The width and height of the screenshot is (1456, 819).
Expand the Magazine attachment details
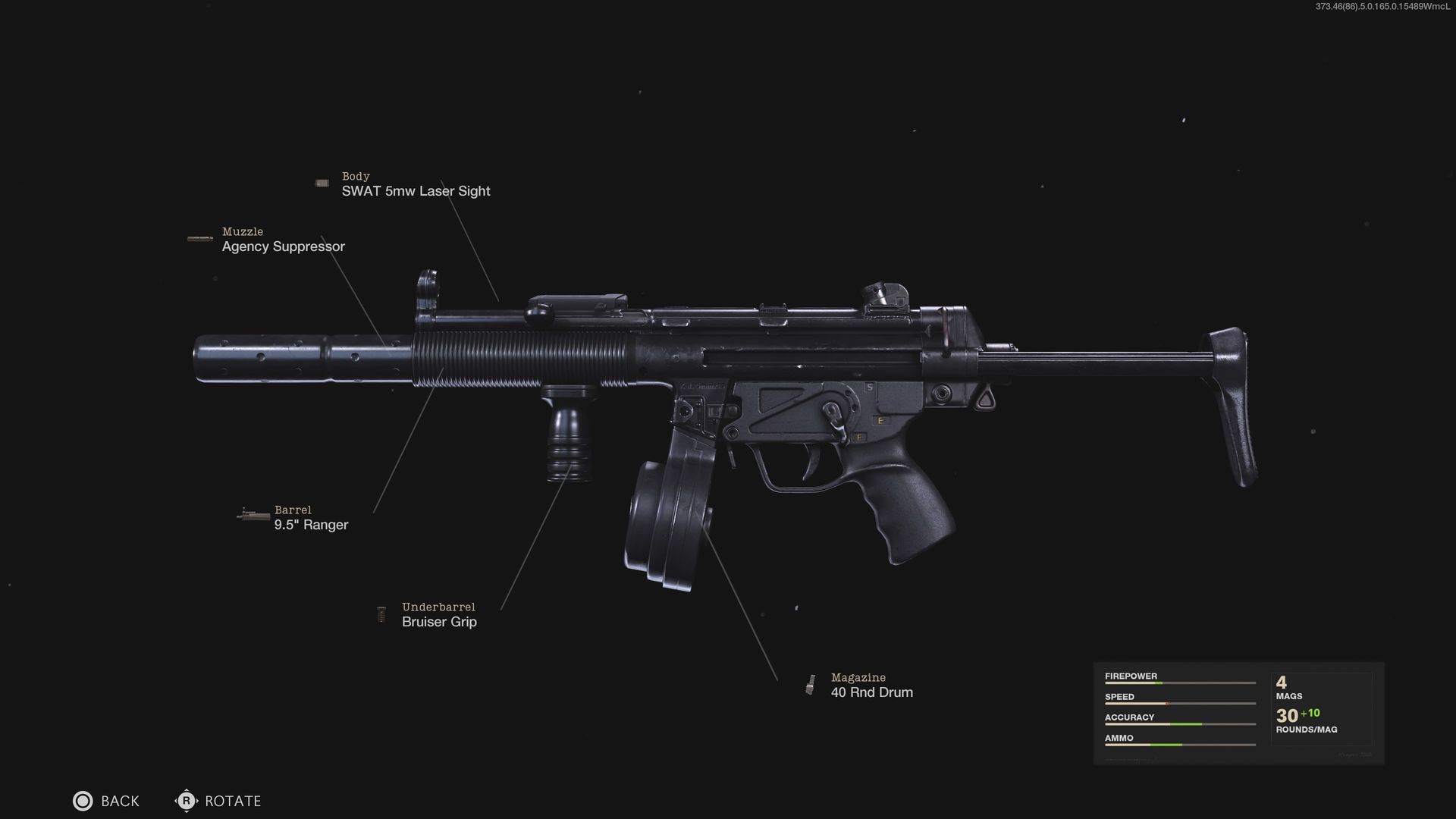[x=871, y=686]
